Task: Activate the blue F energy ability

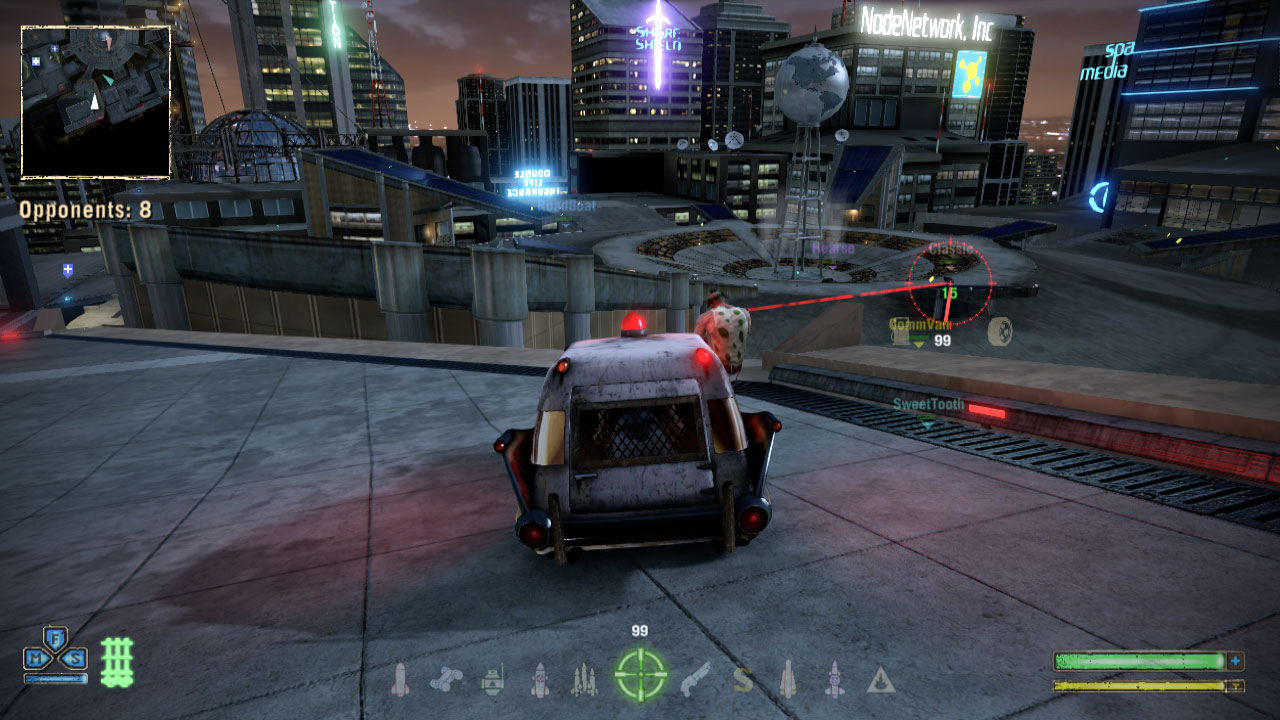Action: tap(56, 638)
